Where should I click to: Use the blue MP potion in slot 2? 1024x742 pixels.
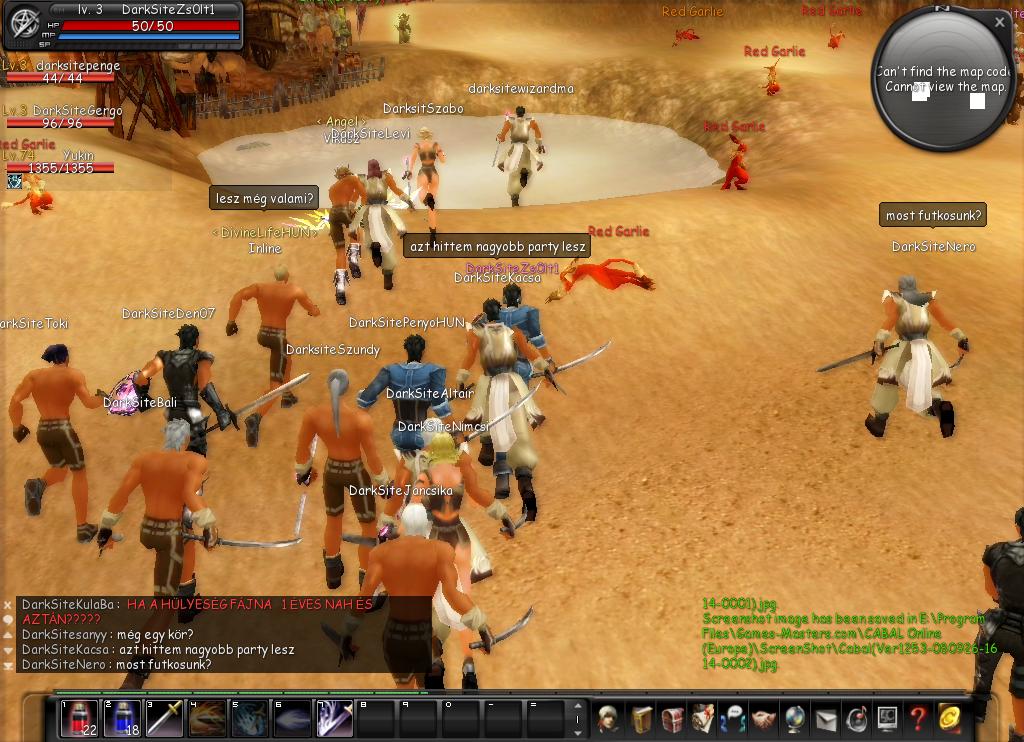point(122,718)
